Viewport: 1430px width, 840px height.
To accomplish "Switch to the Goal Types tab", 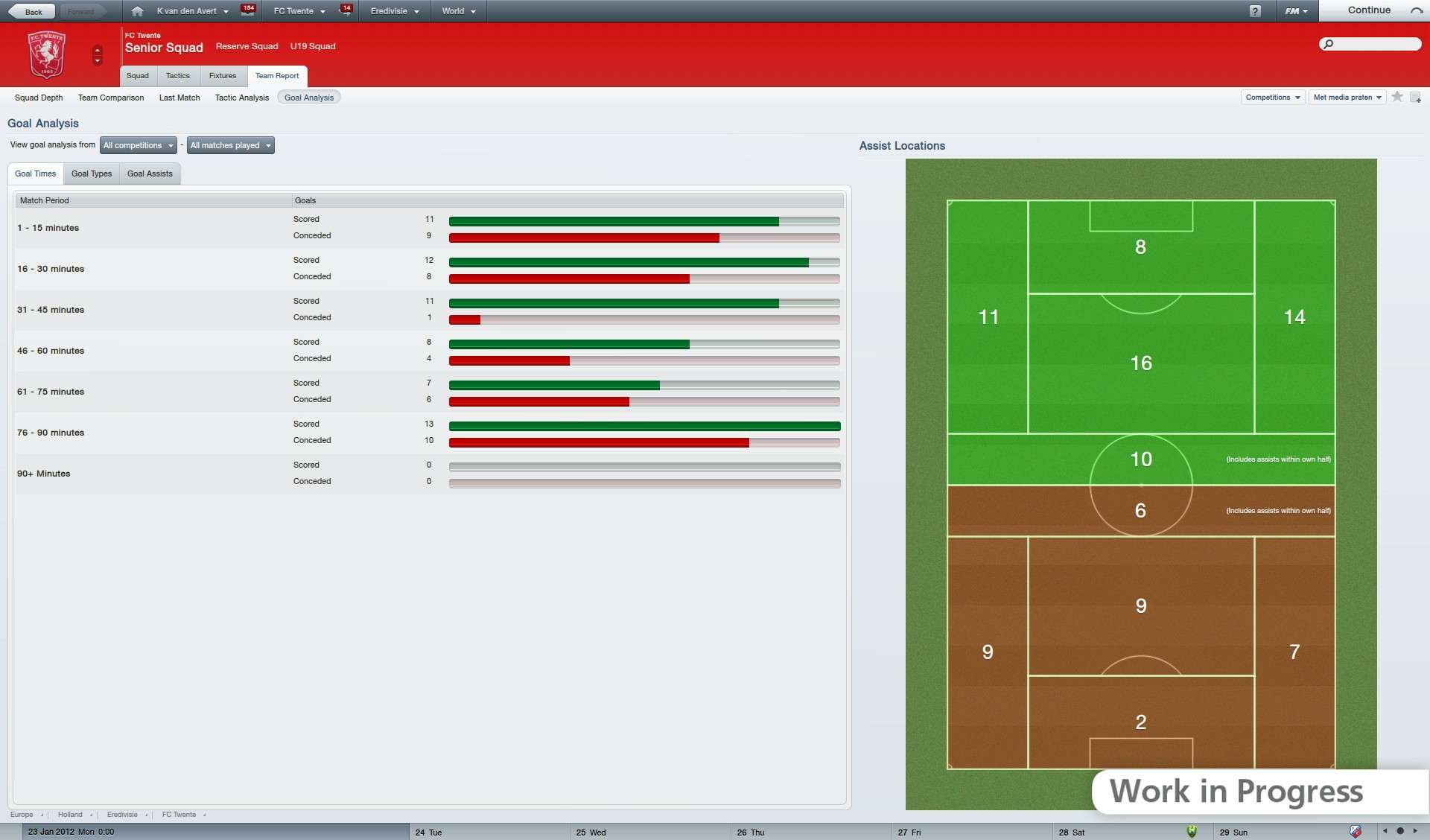I will 91,174.
